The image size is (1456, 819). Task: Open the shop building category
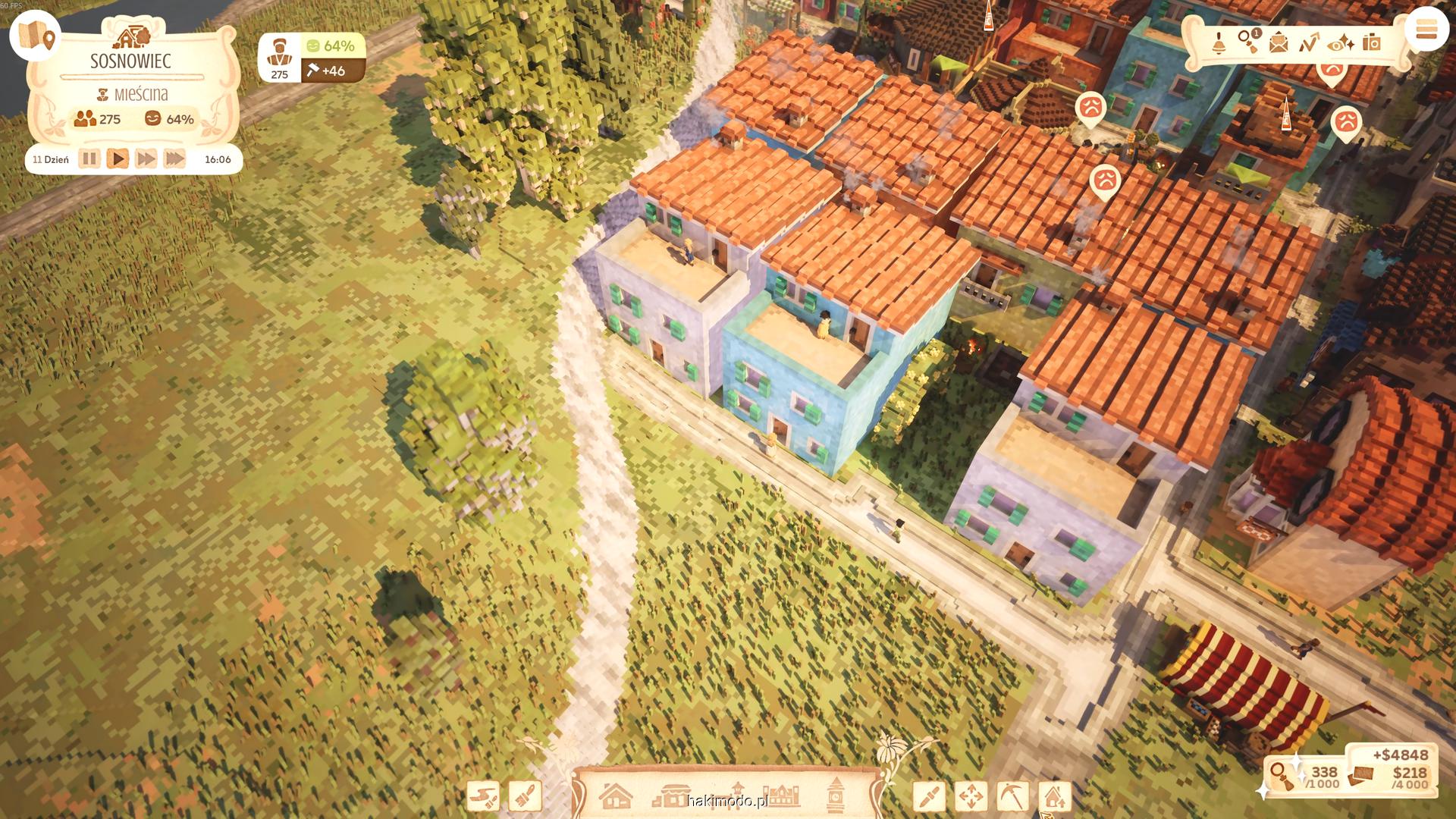click(x=672, y=795)
